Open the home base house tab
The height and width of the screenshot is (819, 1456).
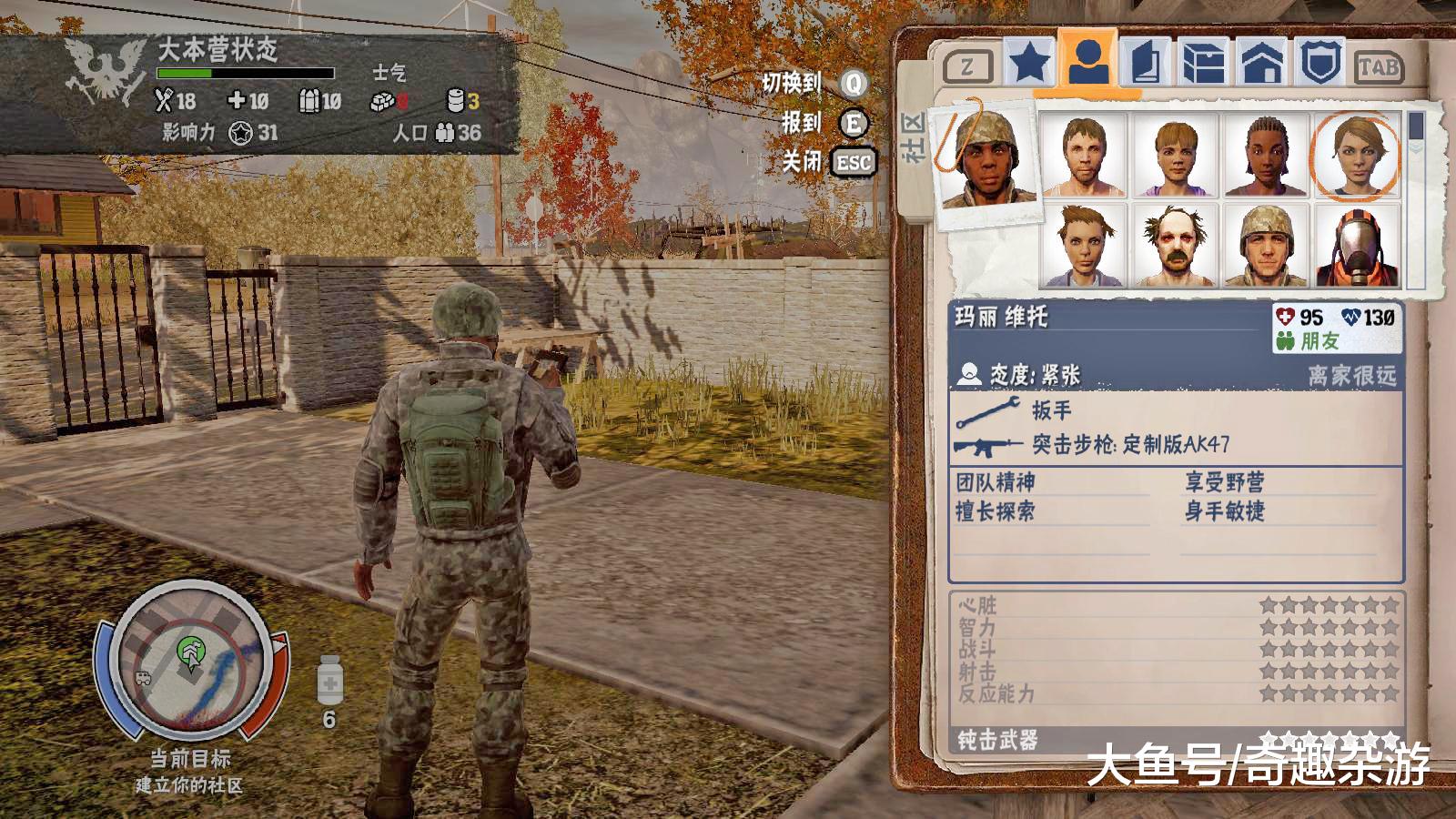(x=1263, y=62)
